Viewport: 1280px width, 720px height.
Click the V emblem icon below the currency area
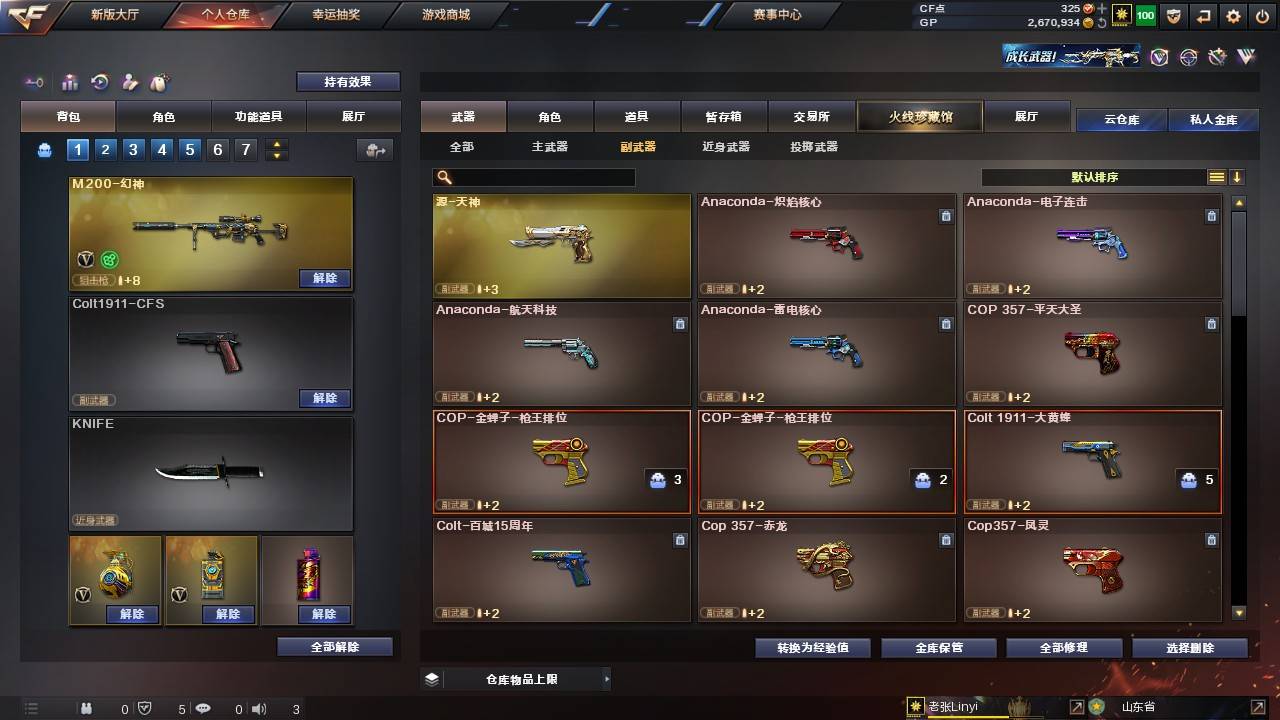(1159, 58)
